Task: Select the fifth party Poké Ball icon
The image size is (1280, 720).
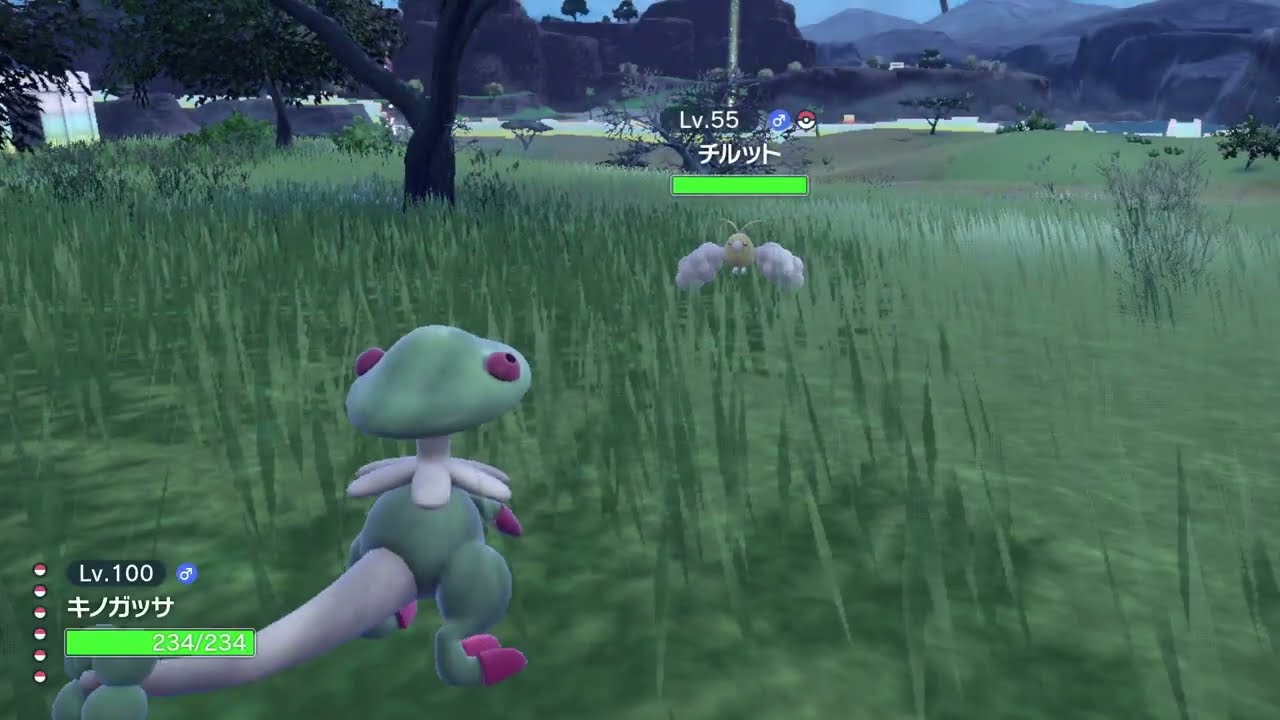Action: click(x=39, y=653)
